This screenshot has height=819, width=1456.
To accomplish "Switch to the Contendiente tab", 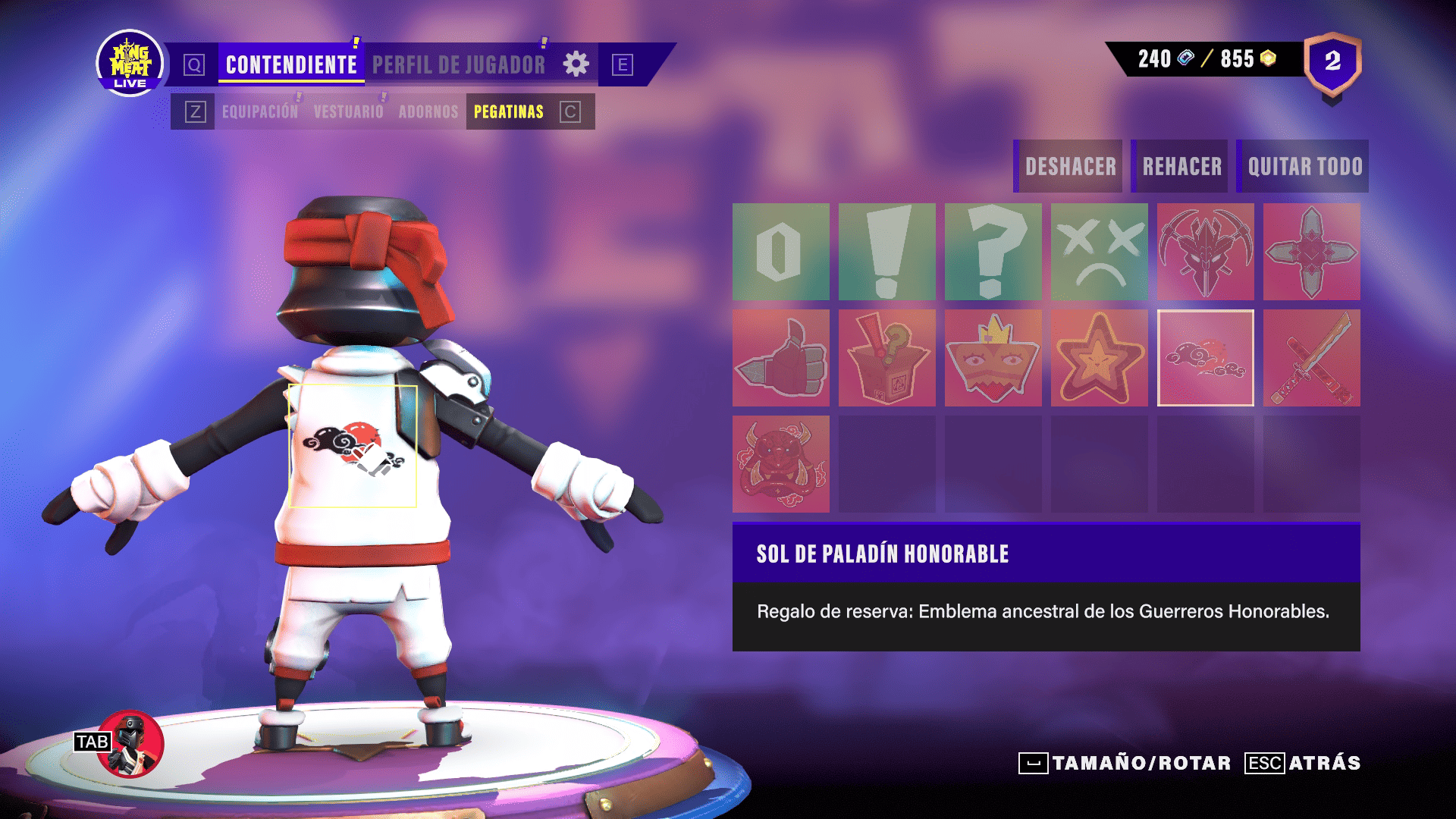I will 291,64.
